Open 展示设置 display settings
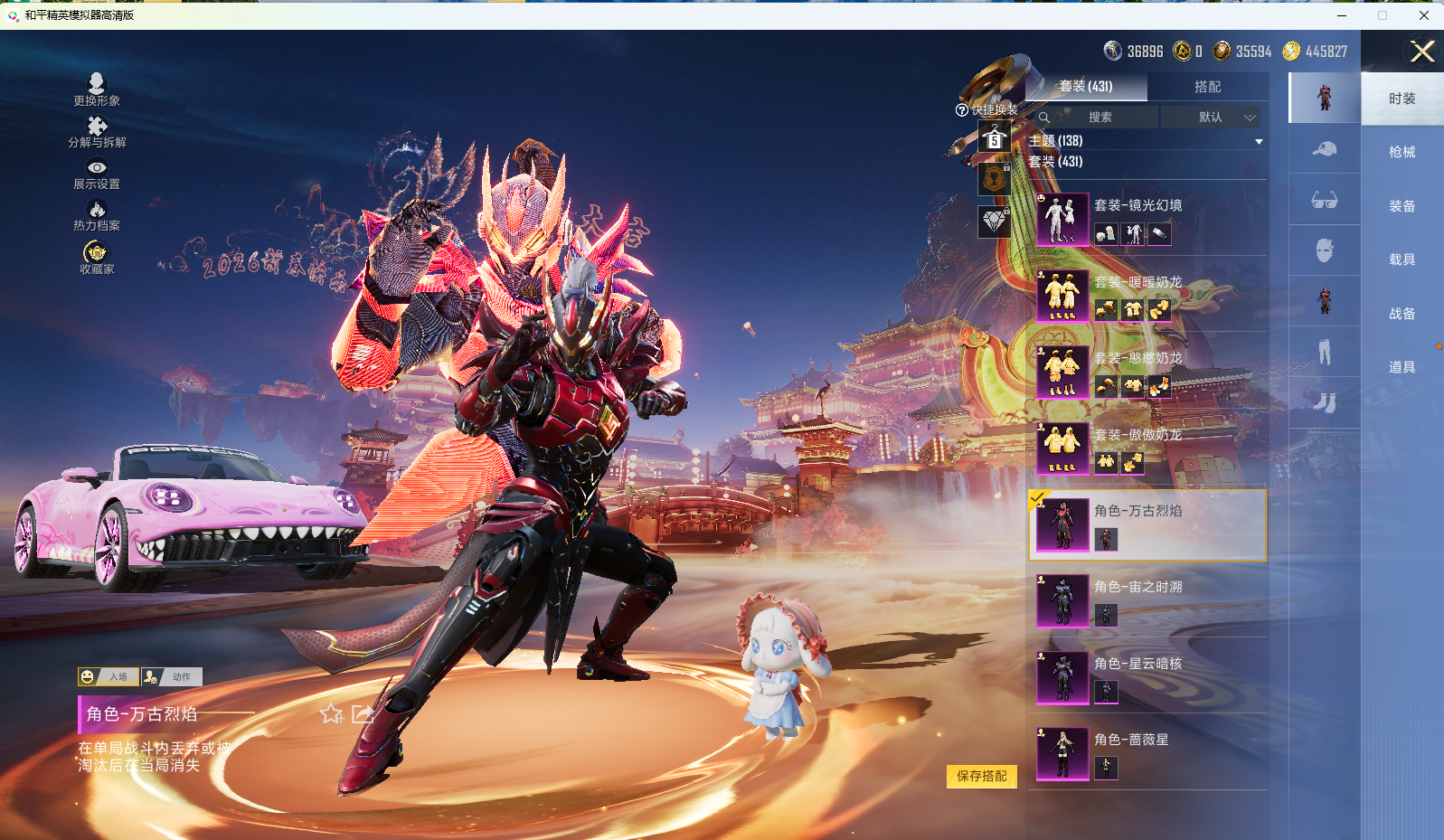Viewport: 1444px width, 840px height. coord(97,174)
